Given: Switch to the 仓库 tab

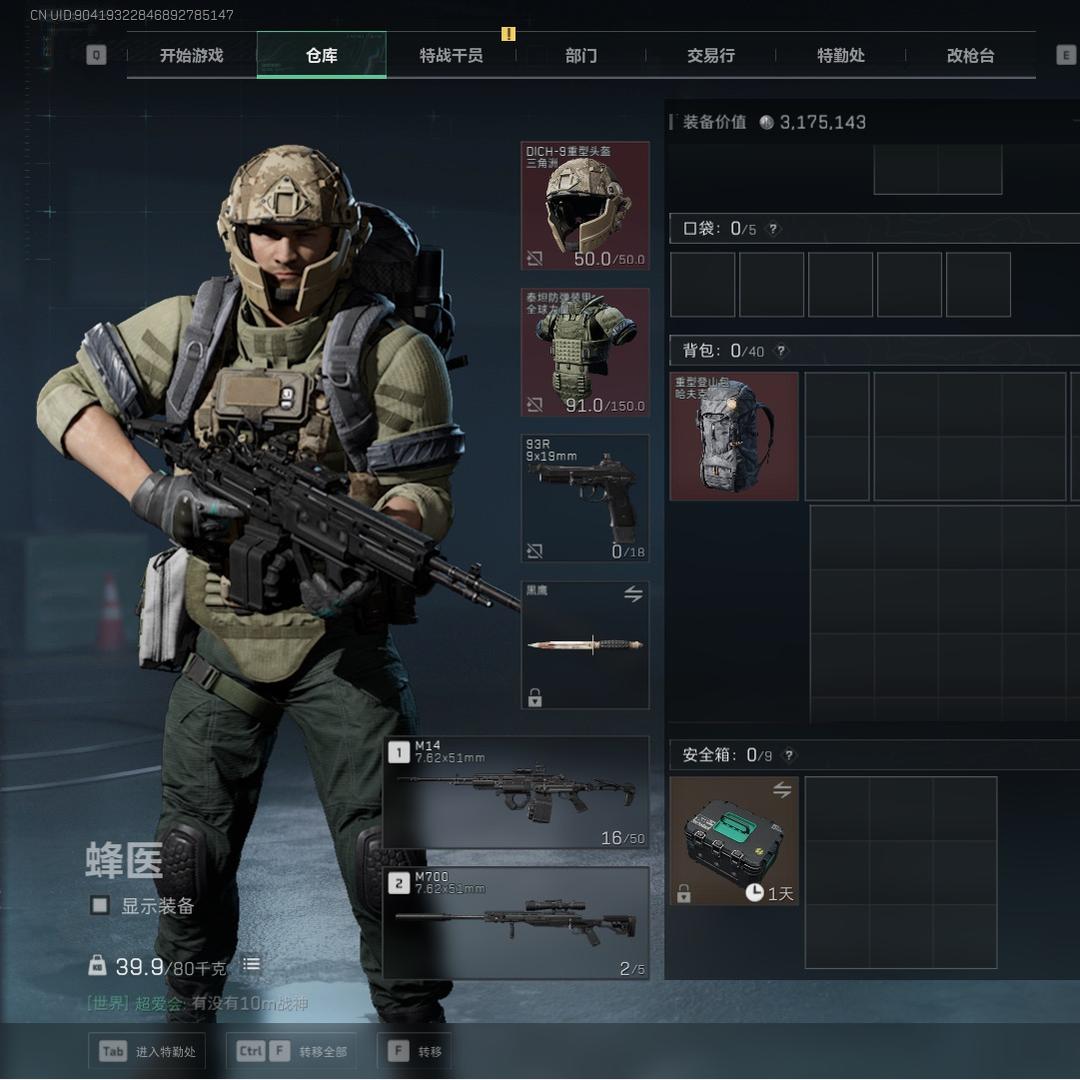Looking at the screenshot, I should click(321, 56).
